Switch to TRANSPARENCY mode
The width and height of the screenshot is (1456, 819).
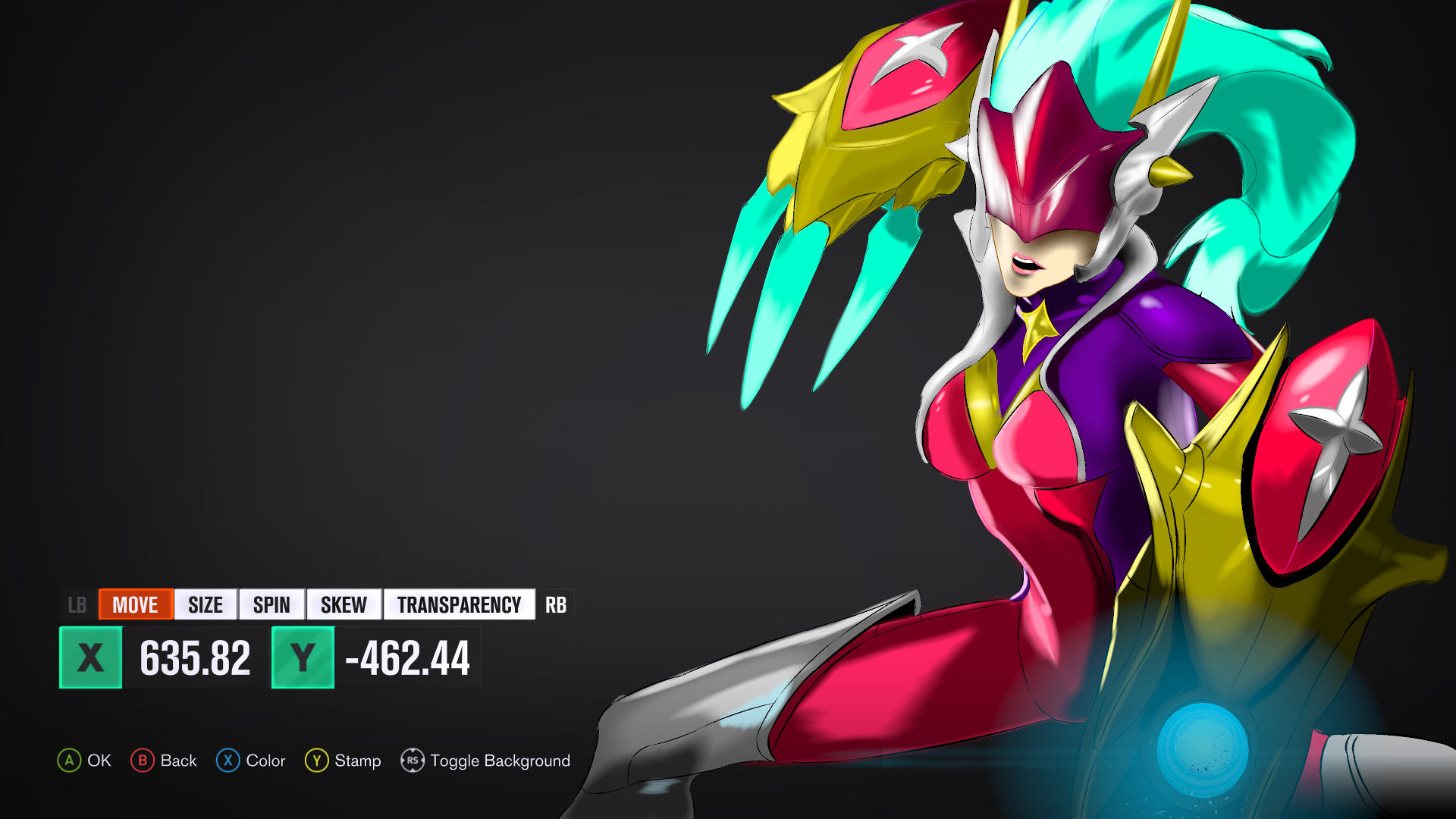pyautogui.click(x=459, y=604)
